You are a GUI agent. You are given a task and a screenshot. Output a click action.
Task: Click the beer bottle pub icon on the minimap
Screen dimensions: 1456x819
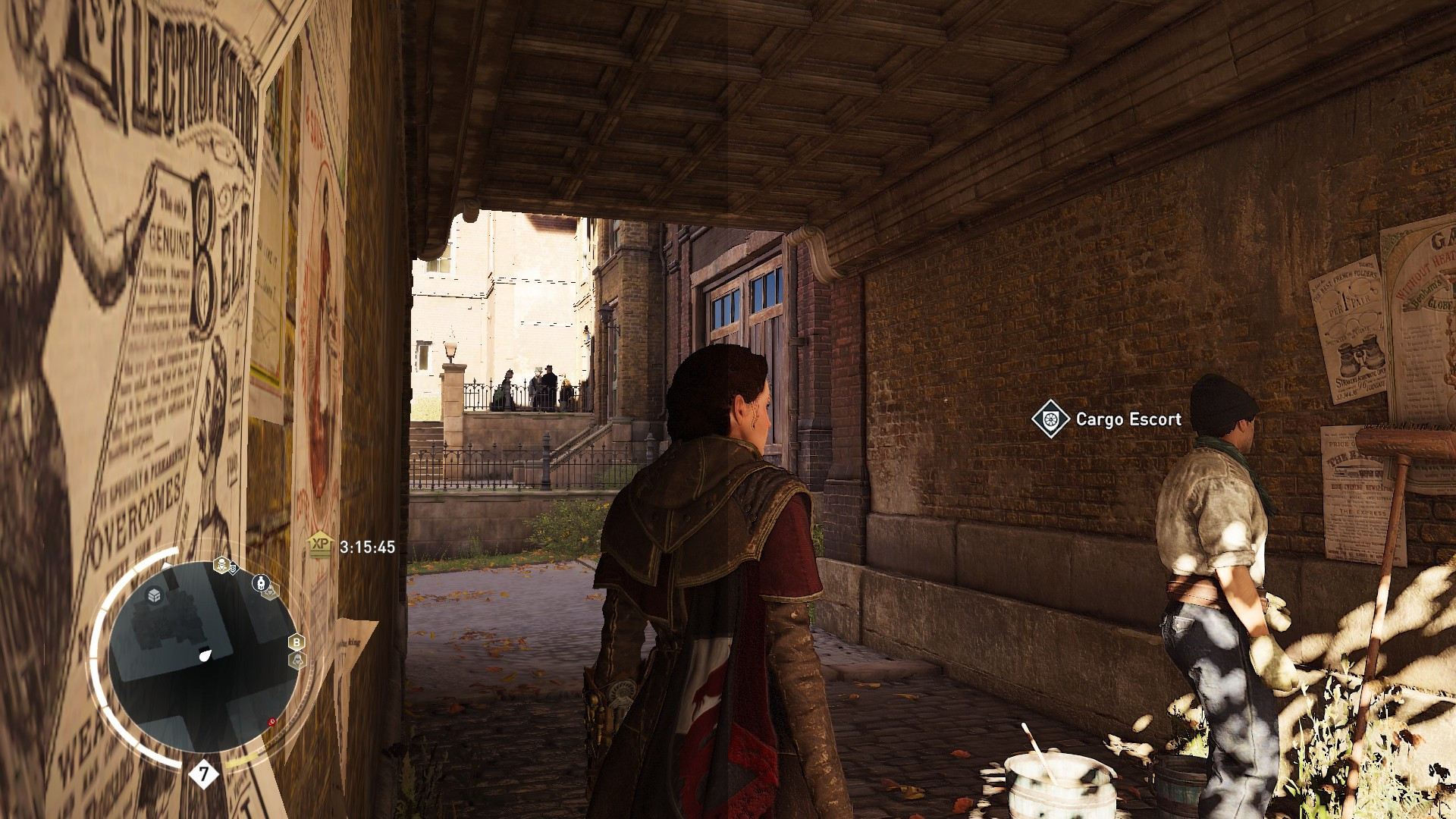(x=260, y=582)
